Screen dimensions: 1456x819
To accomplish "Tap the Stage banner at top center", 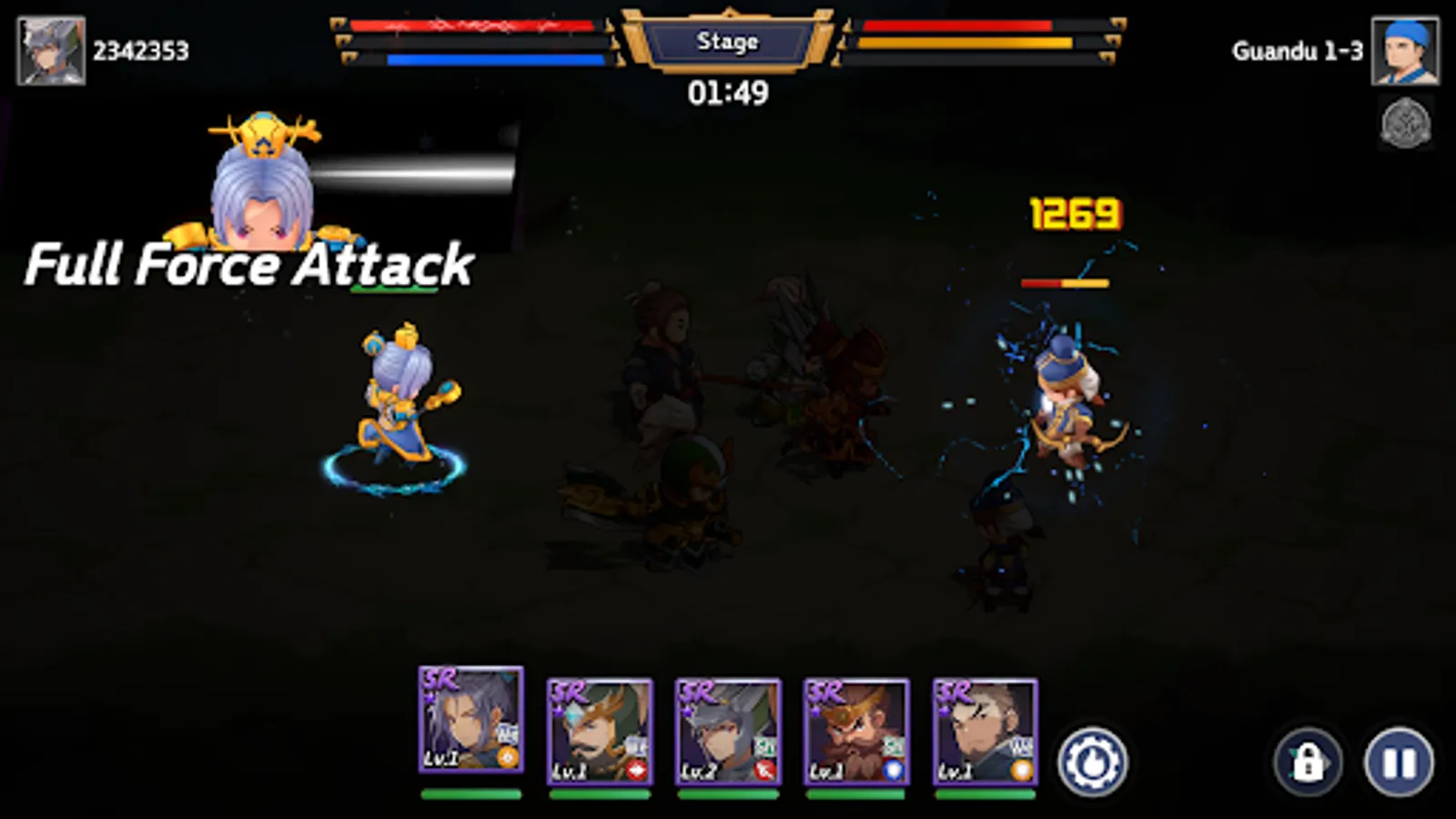I will (x=728, y=42).
